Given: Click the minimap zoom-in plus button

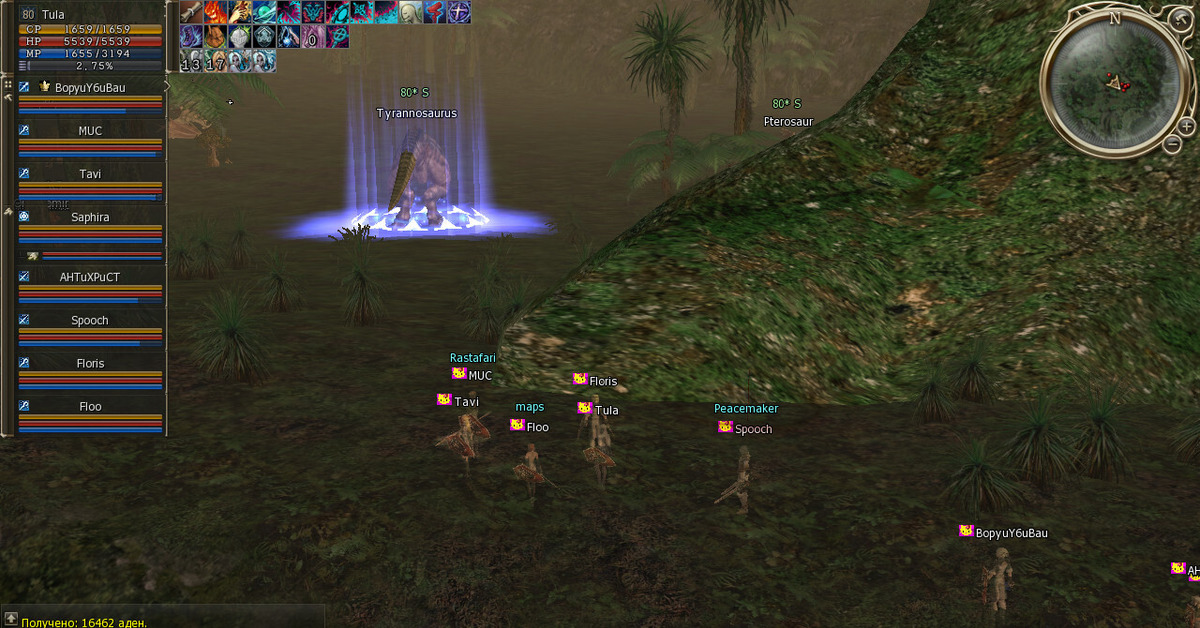Looking at the screenshot, I should [1186, 126].
